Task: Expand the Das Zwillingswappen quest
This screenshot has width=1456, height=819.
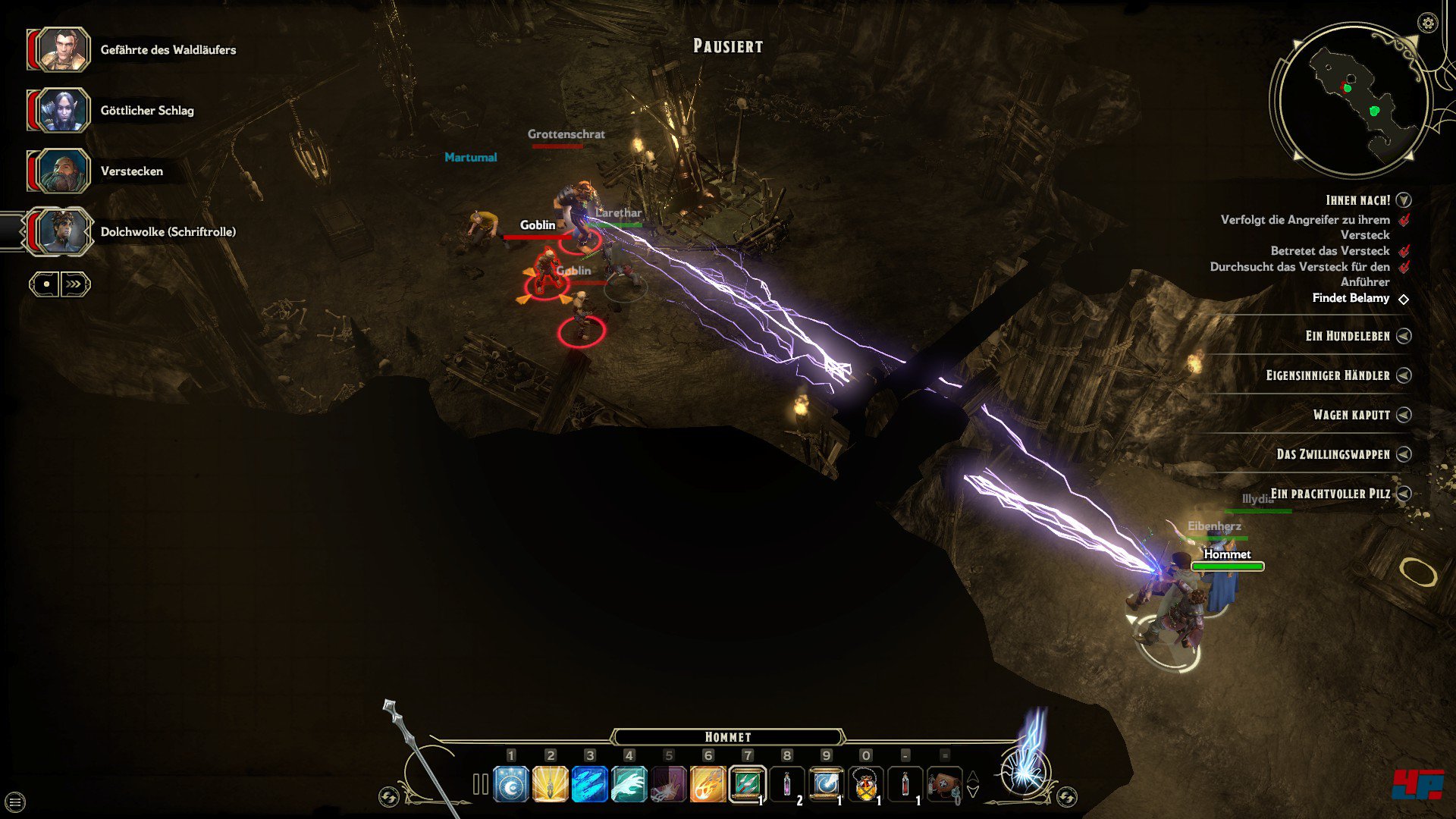Action: [1404, 454]
